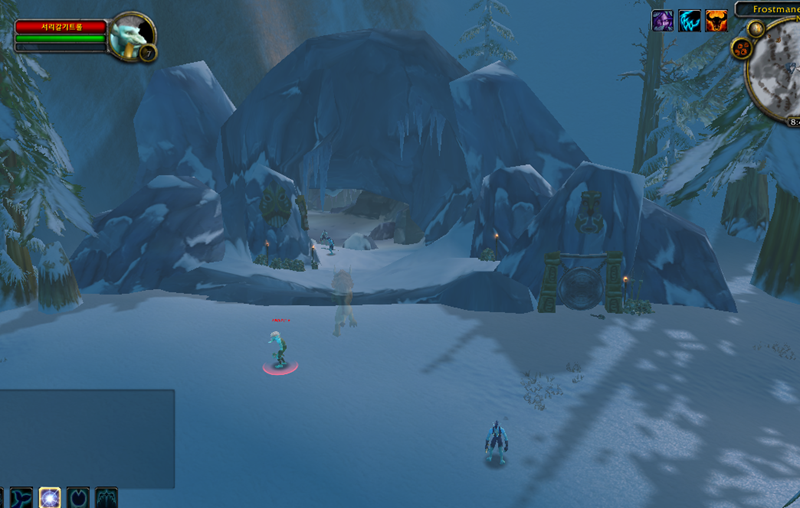Use the dark shield-shaped ability icon
Viewport: 800px width, 508px height.
coord(78,497)
